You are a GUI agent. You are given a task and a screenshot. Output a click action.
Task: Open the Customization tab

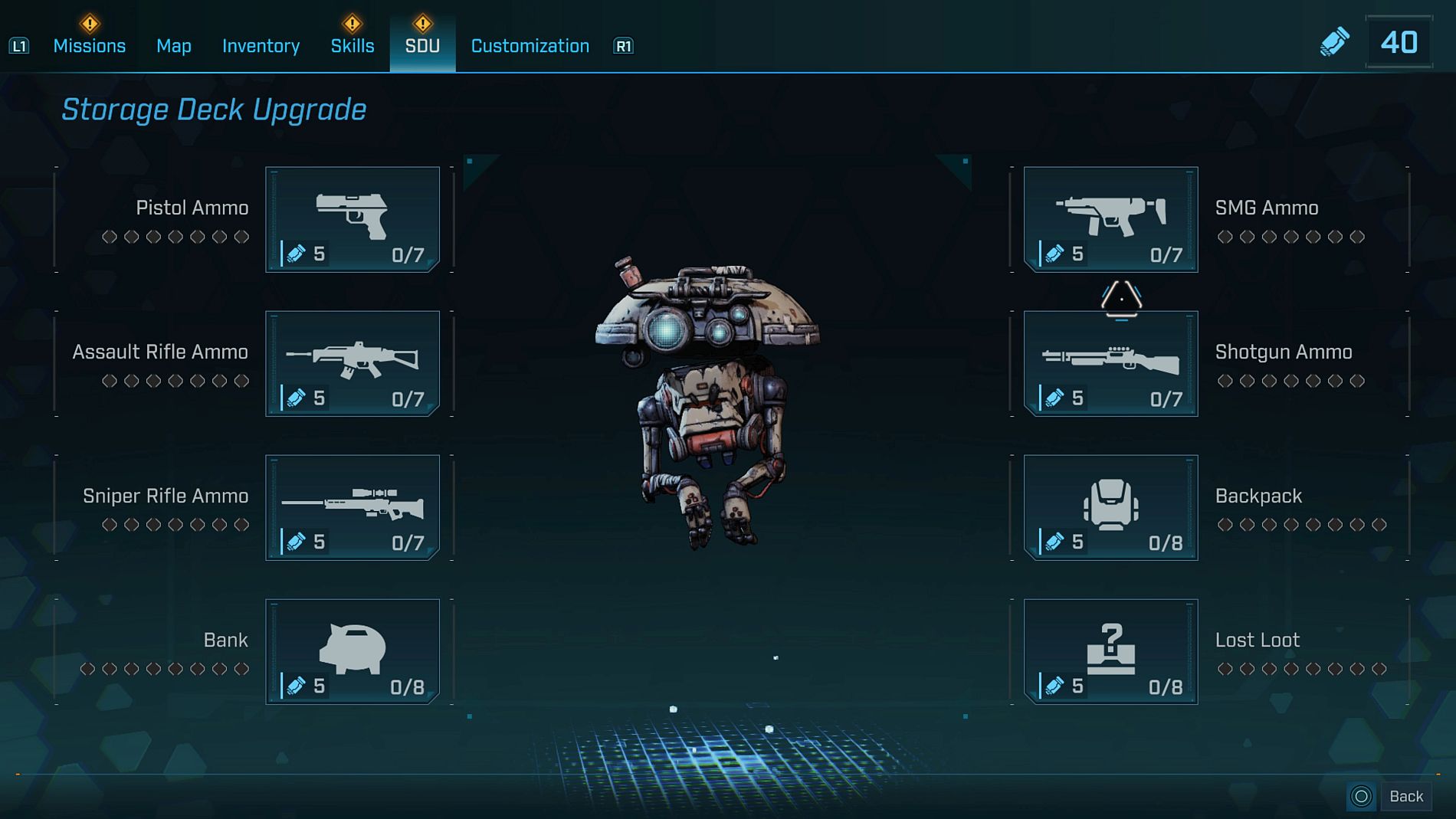point(530,46)
